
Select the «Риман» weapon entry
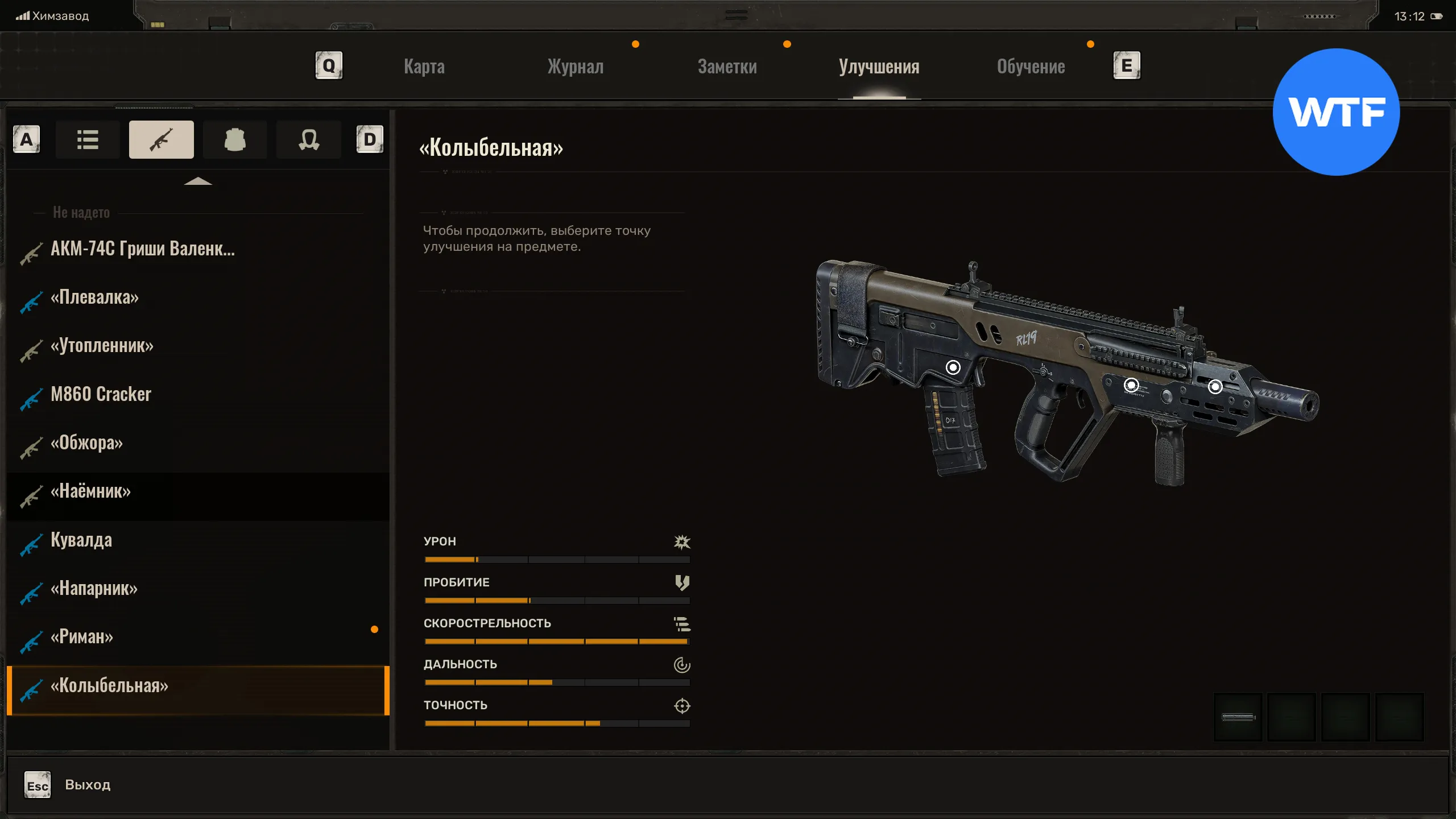click(82, 637)
